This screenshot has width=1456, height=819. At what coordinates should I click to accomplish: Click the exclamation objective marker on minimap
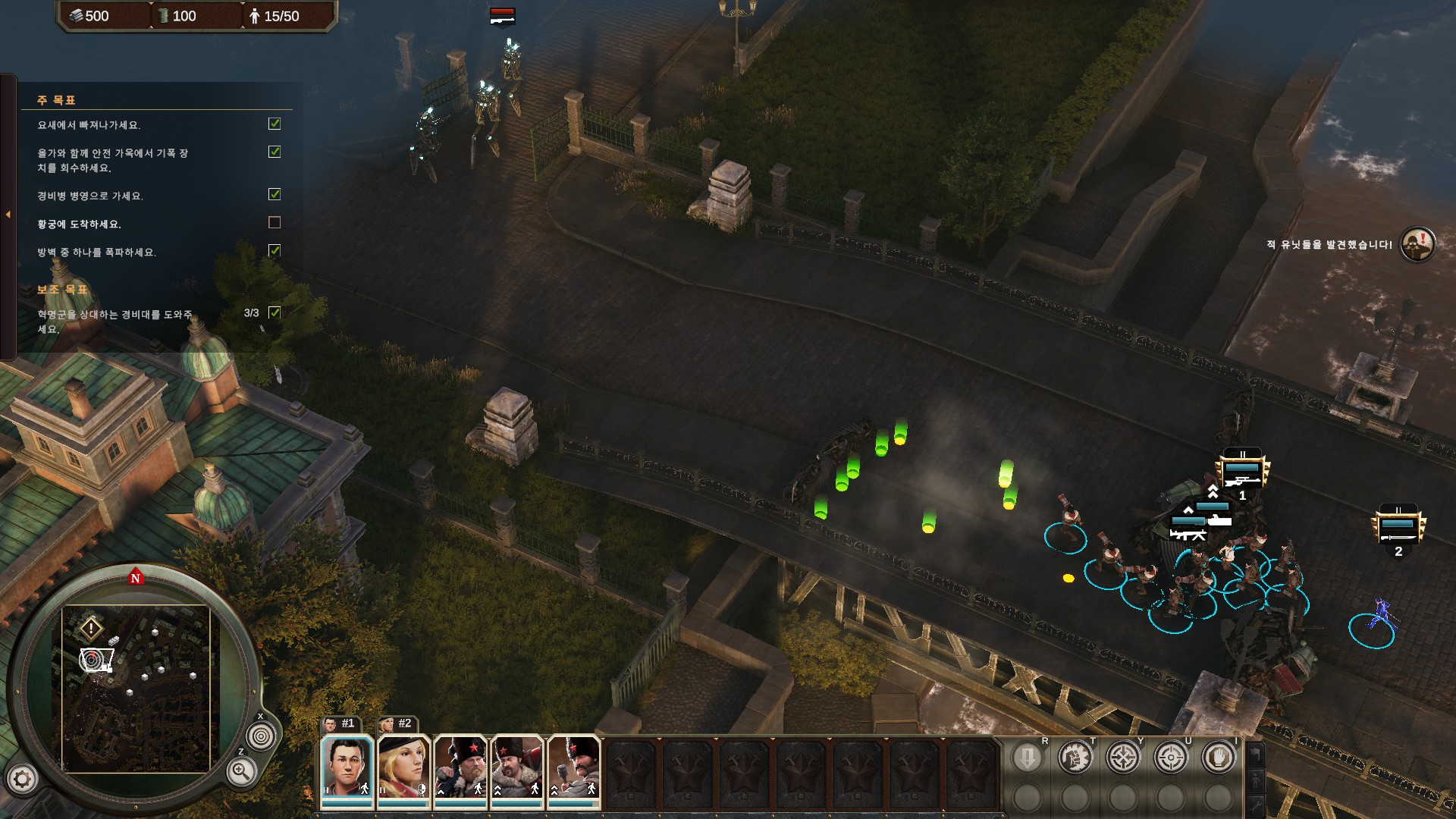click(x=91, y=628)
